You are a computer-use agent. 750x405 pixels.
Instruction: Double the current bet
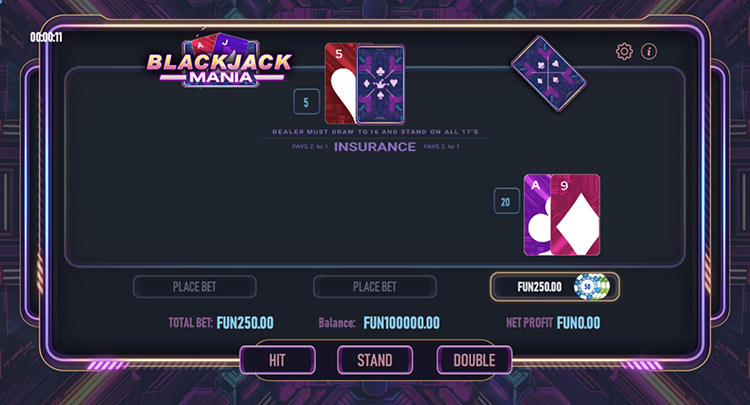click(474, 360)
